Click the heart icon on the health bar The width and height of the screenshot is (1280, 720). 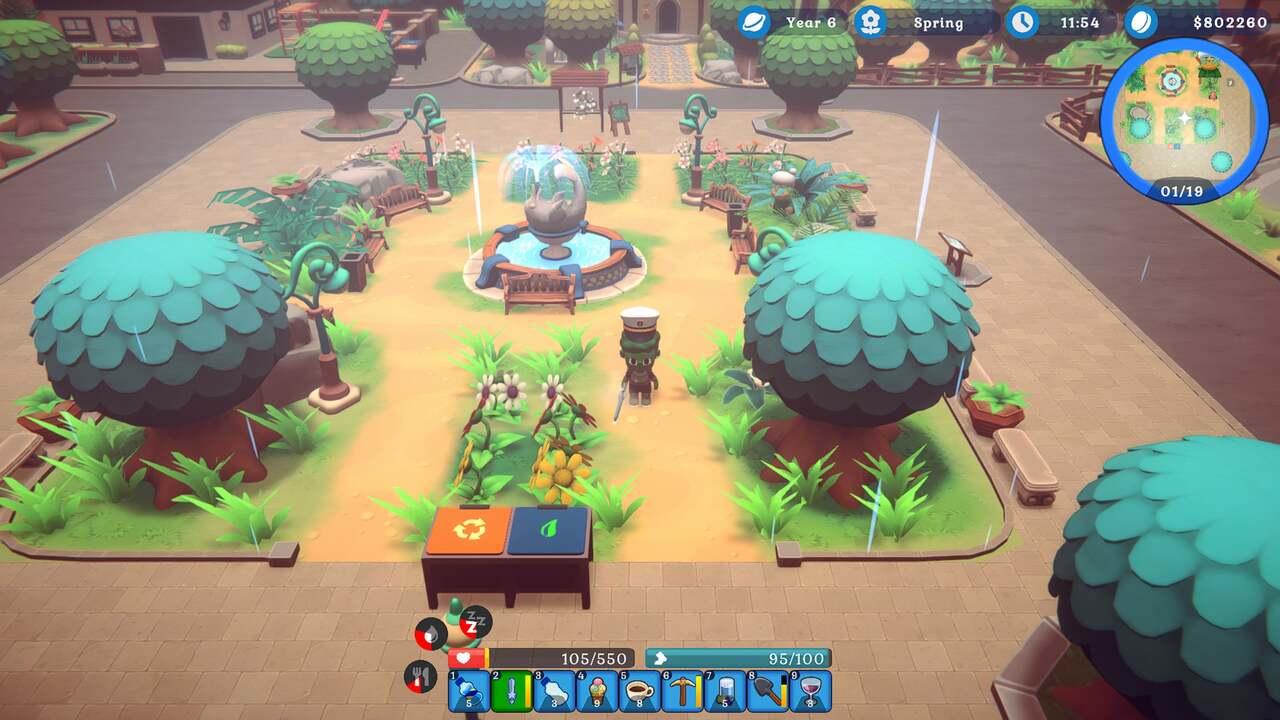click(x=466, y=658)
